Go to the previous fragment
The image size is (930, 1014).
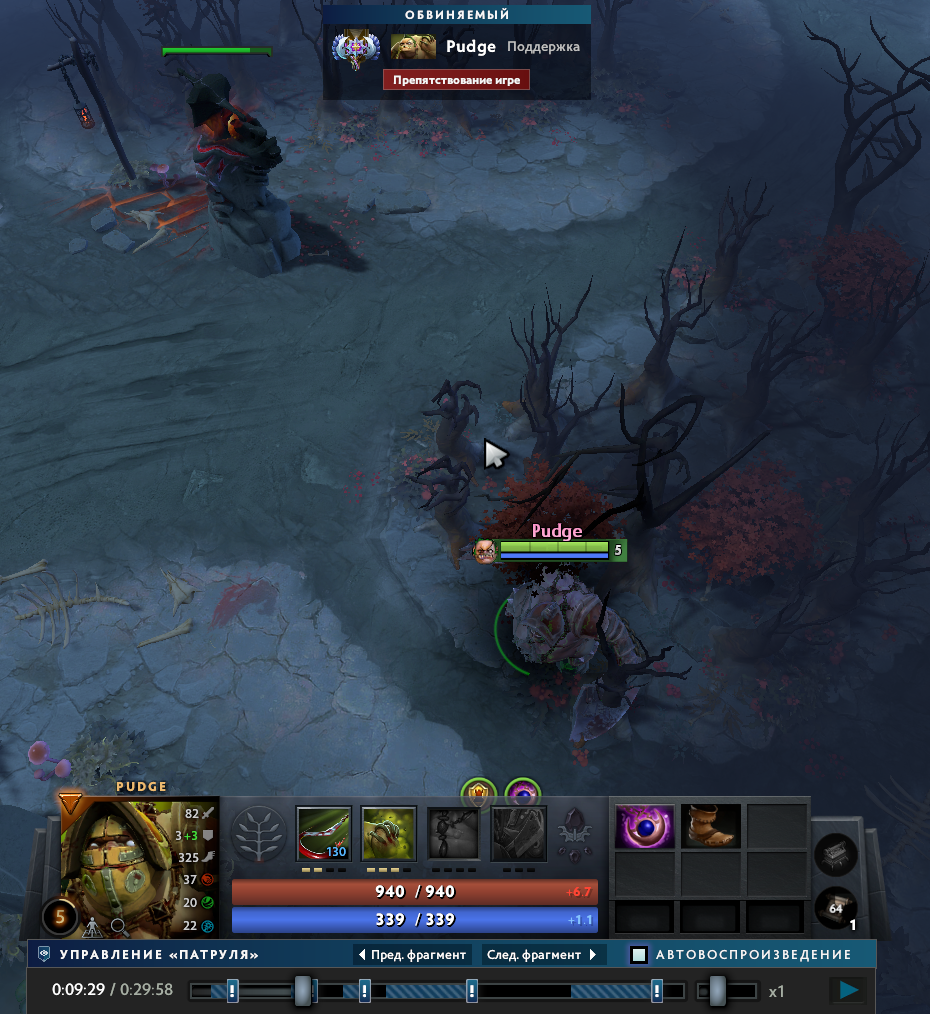tap(412, 955)
